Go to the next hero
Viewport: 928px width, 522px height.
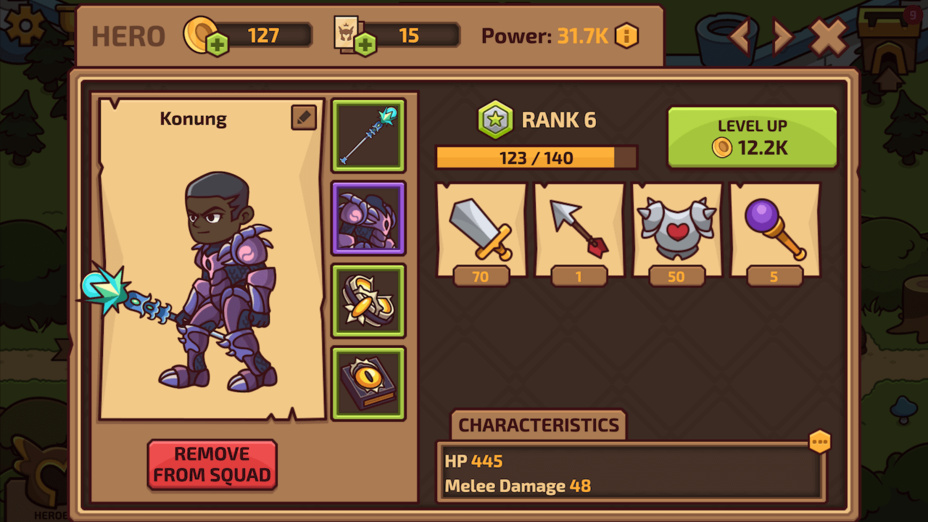(x=782, y=38)
